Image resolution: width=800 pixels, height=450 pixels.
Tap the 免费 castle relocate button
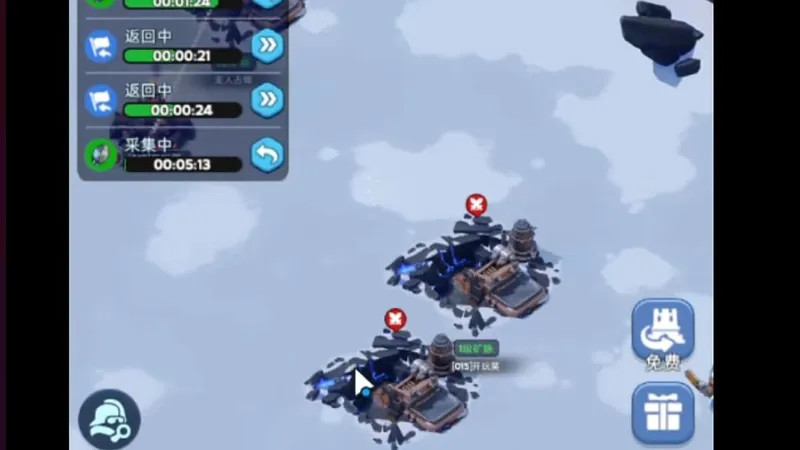click(662, 333)
